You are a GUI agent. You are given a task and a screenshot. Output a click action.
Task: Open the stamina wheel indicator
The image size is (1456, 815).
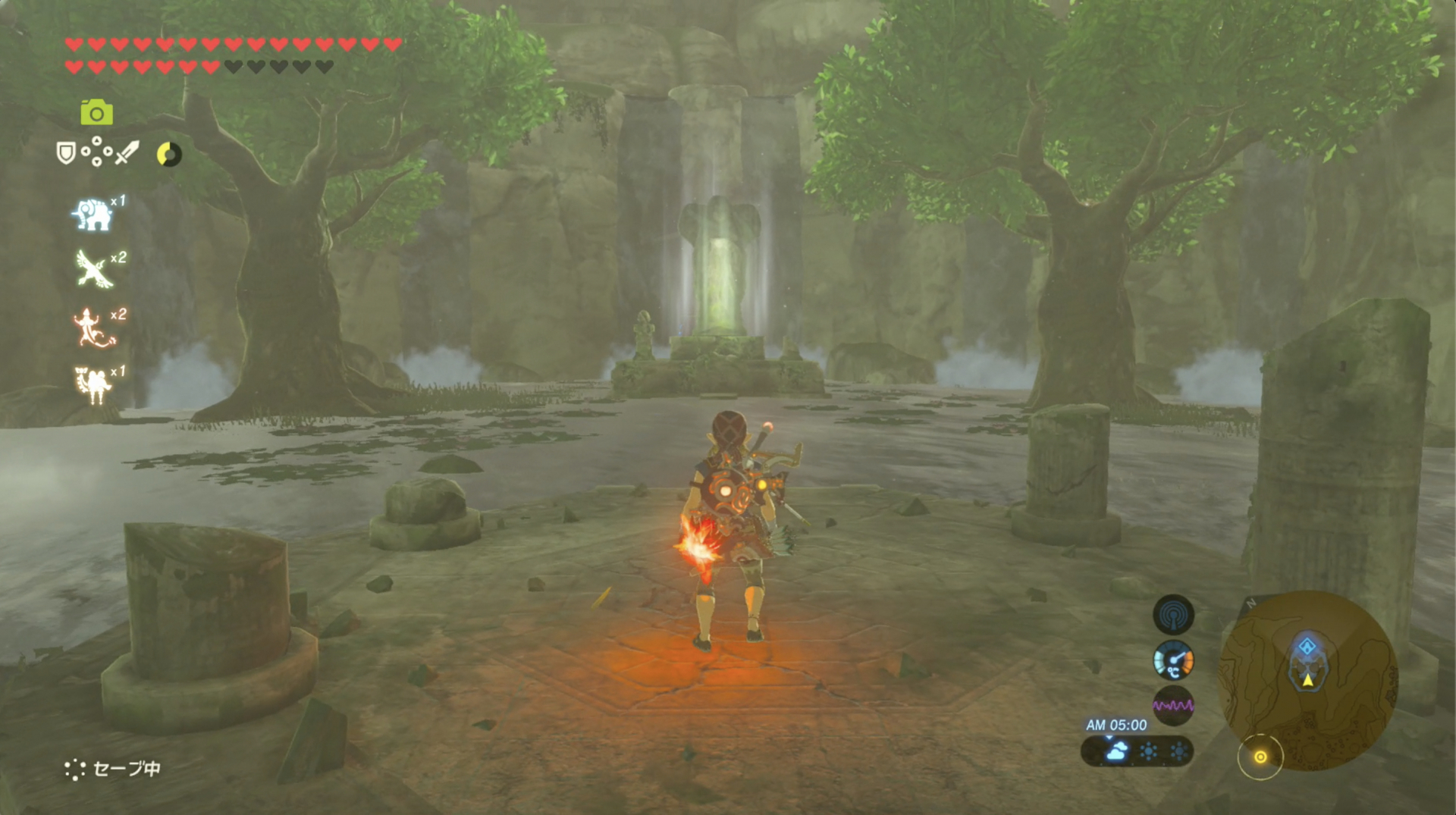point(168,155)
